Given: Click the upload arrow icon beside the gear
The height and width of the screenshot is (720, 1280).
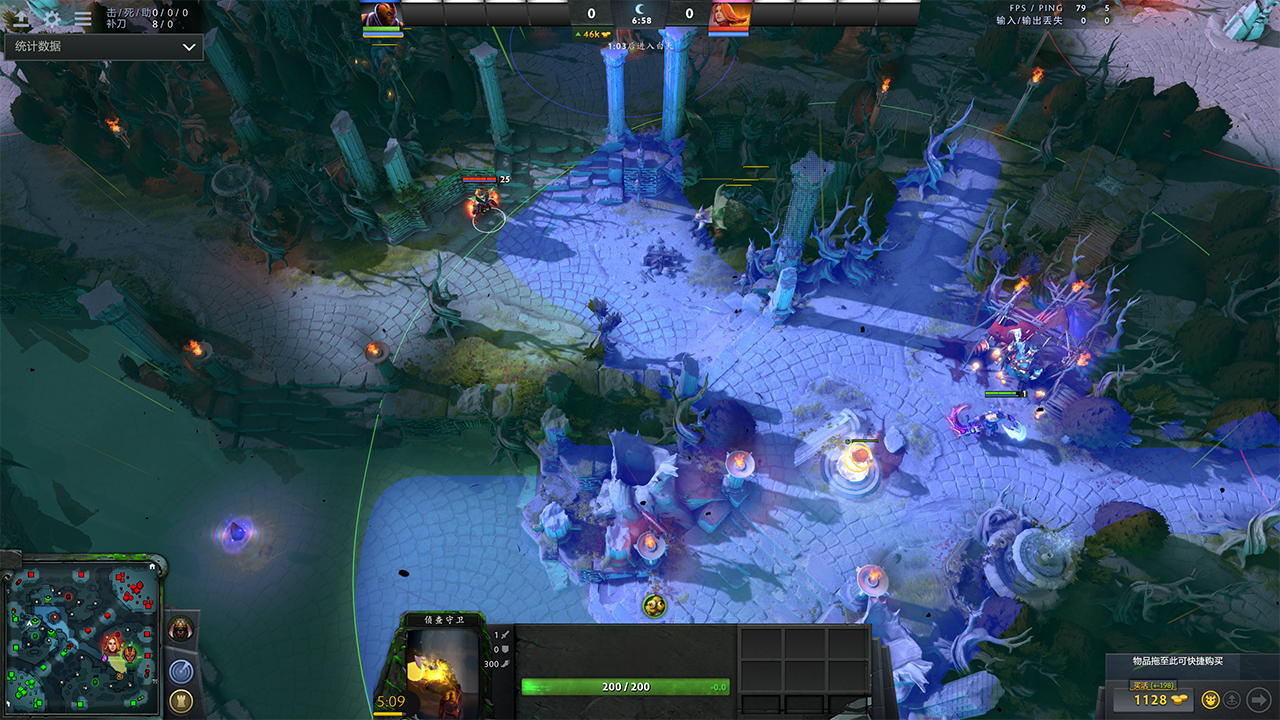Looking at the screenshot, I should (x=21, y=17).
